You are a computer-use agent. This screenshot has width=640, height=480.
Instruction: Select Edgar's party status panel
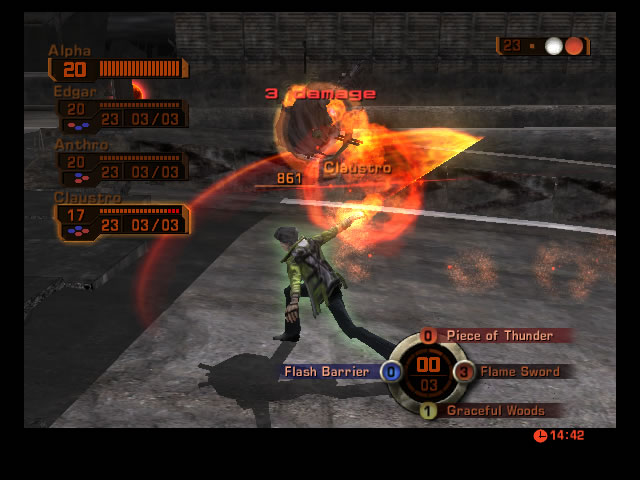point(120,113)
